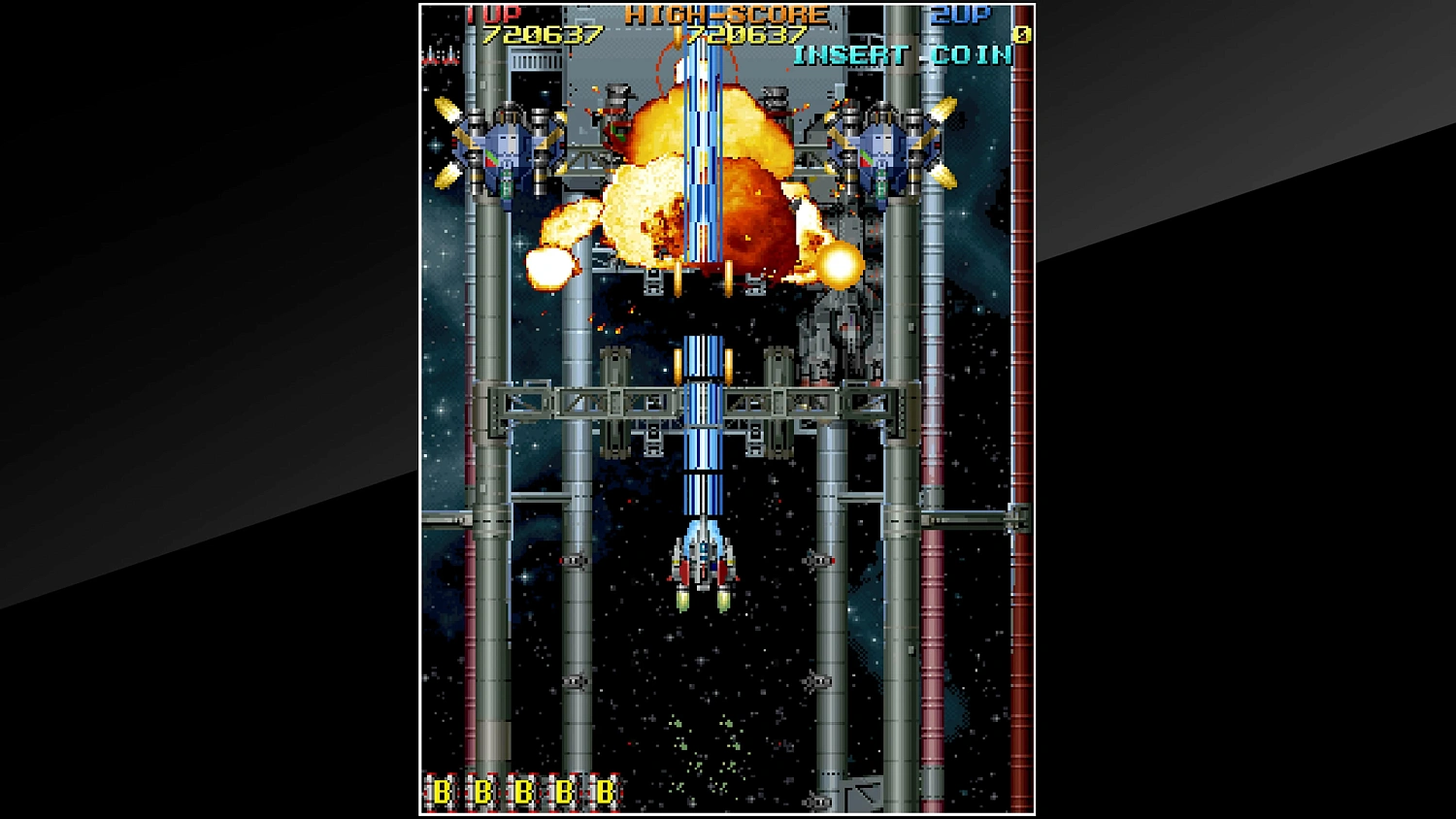Click the credit counter showing 0

click(x=1020, y=35)
